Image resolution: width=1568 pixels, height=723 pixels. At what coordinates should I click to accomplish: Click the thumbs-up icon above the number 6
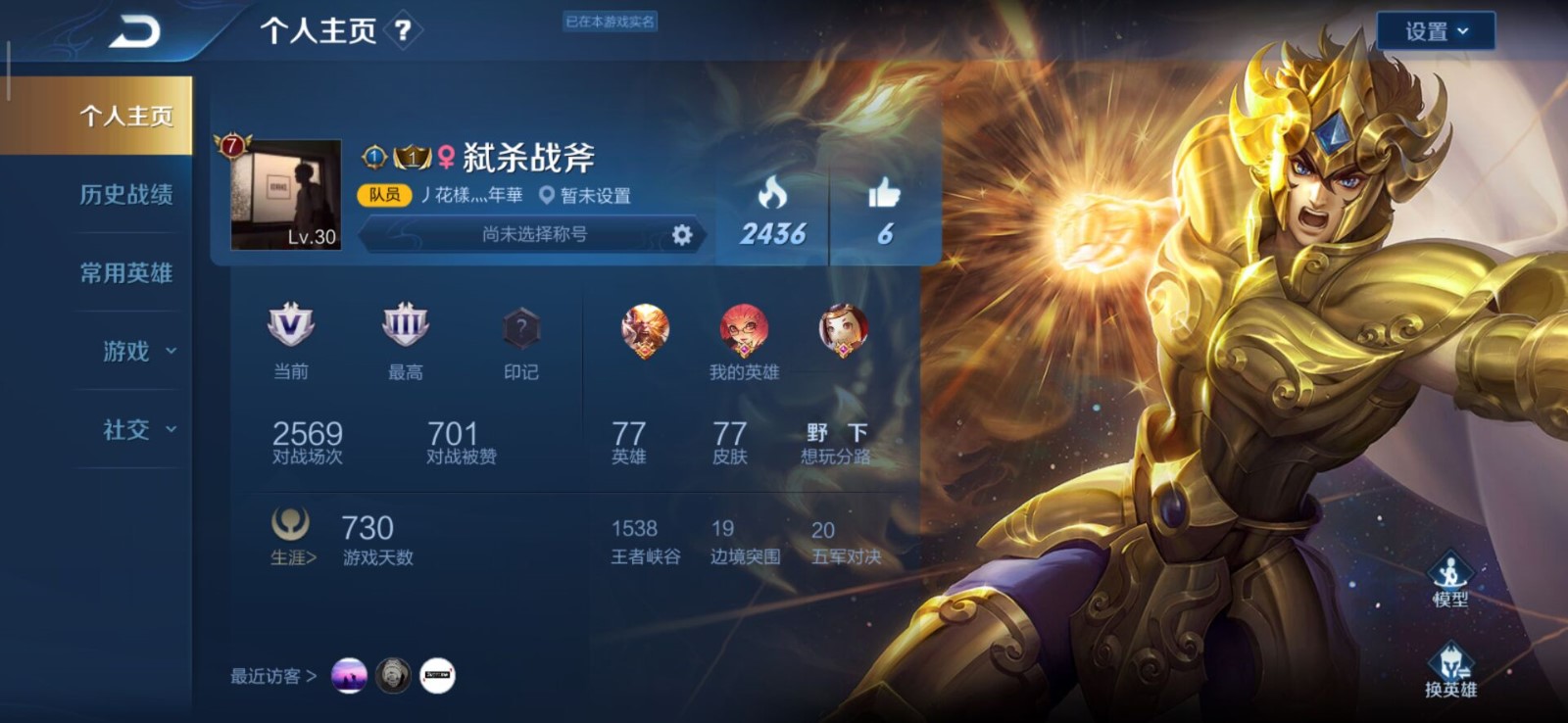pos(883,190)
